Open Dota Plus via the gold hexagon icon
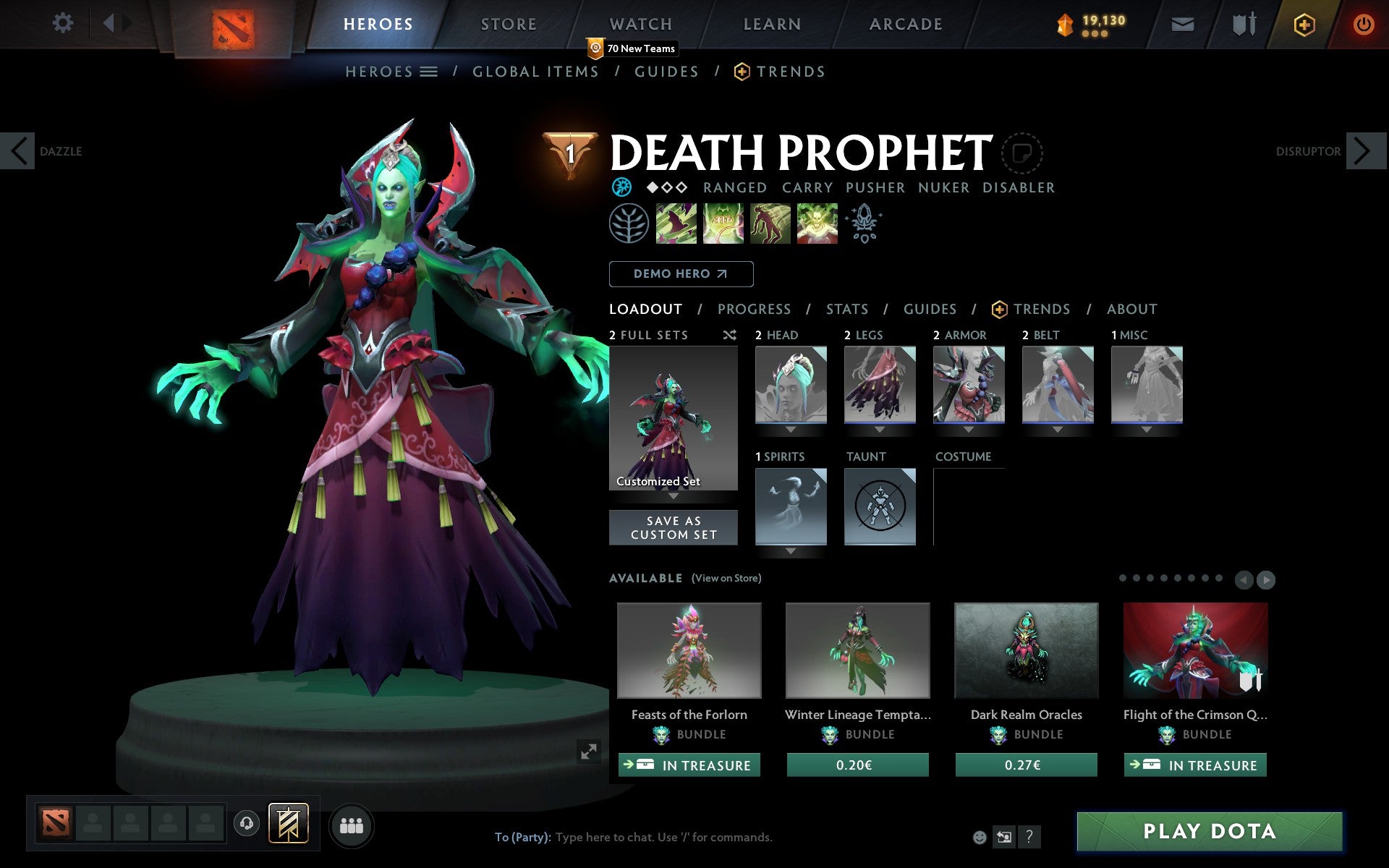 (1303, 24)
